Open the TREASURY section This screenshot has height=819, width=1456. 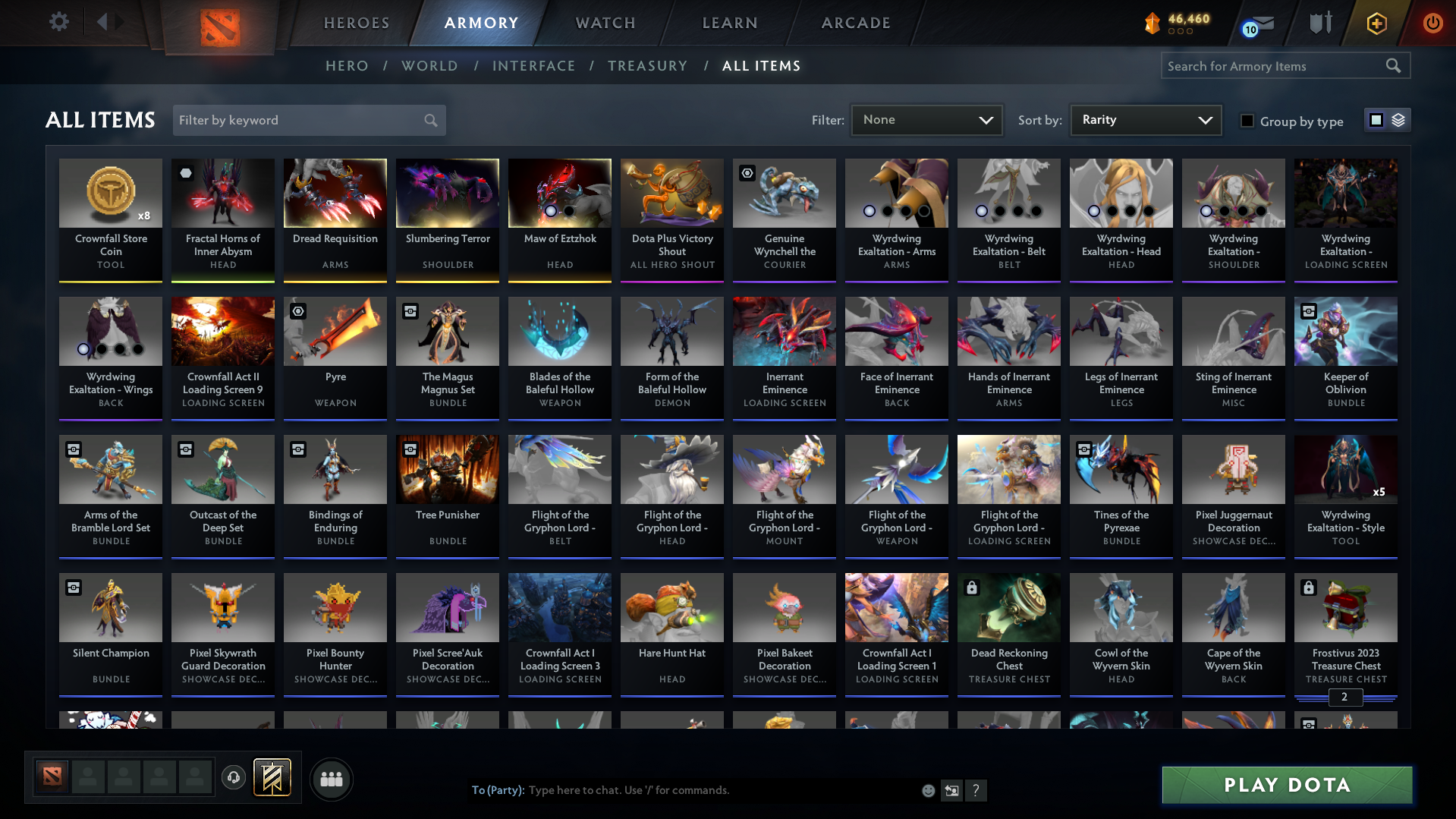click(647, 66)
